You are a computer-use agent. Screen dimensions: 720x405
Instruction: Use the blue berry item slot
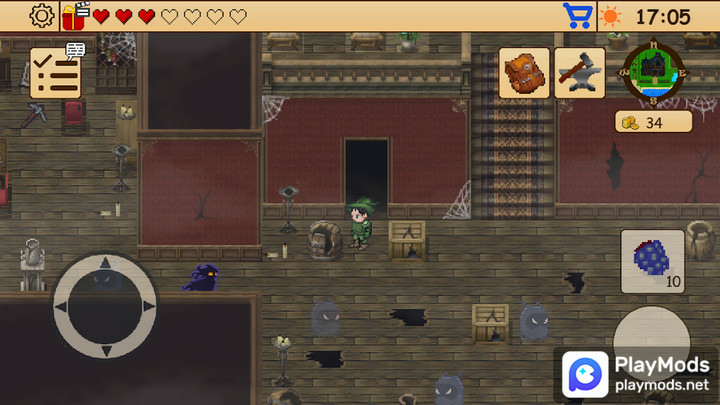[x=653, y=261]
